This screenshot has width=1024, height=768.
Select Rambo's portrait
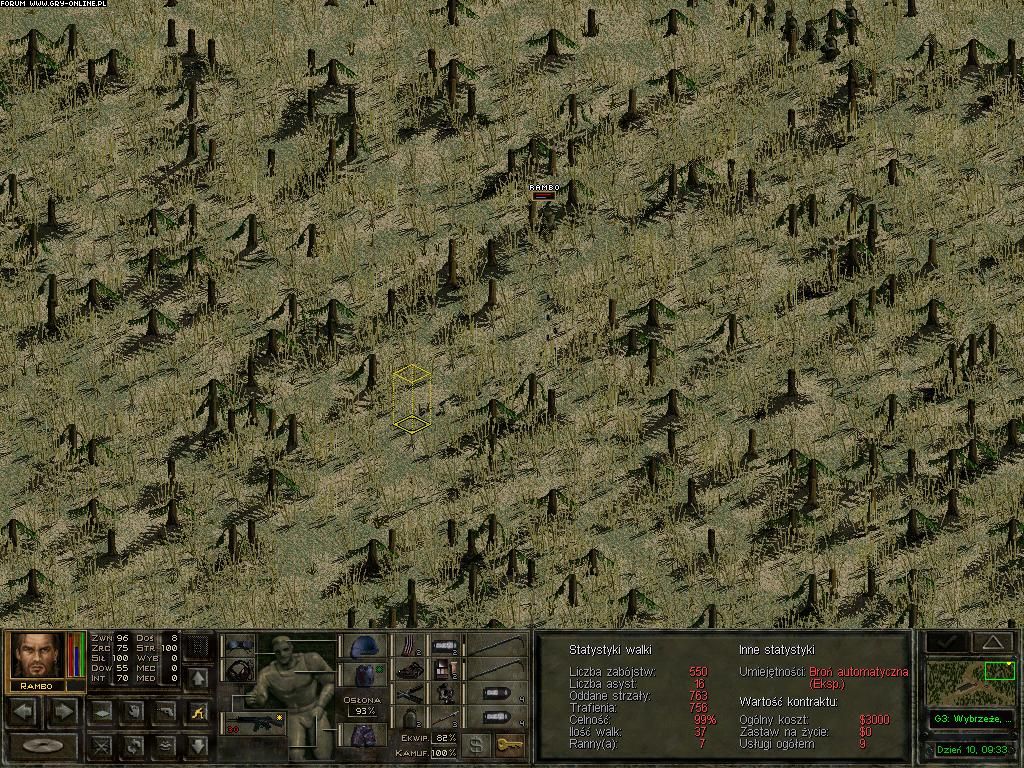37,656
